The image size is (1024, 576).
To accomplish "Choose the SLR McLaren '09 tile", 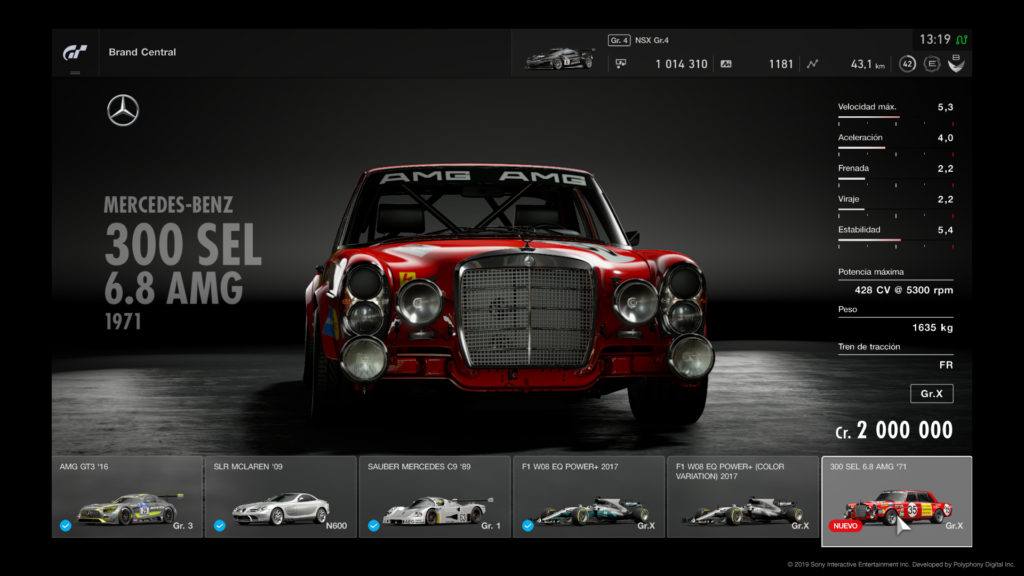I will (281, 496).
